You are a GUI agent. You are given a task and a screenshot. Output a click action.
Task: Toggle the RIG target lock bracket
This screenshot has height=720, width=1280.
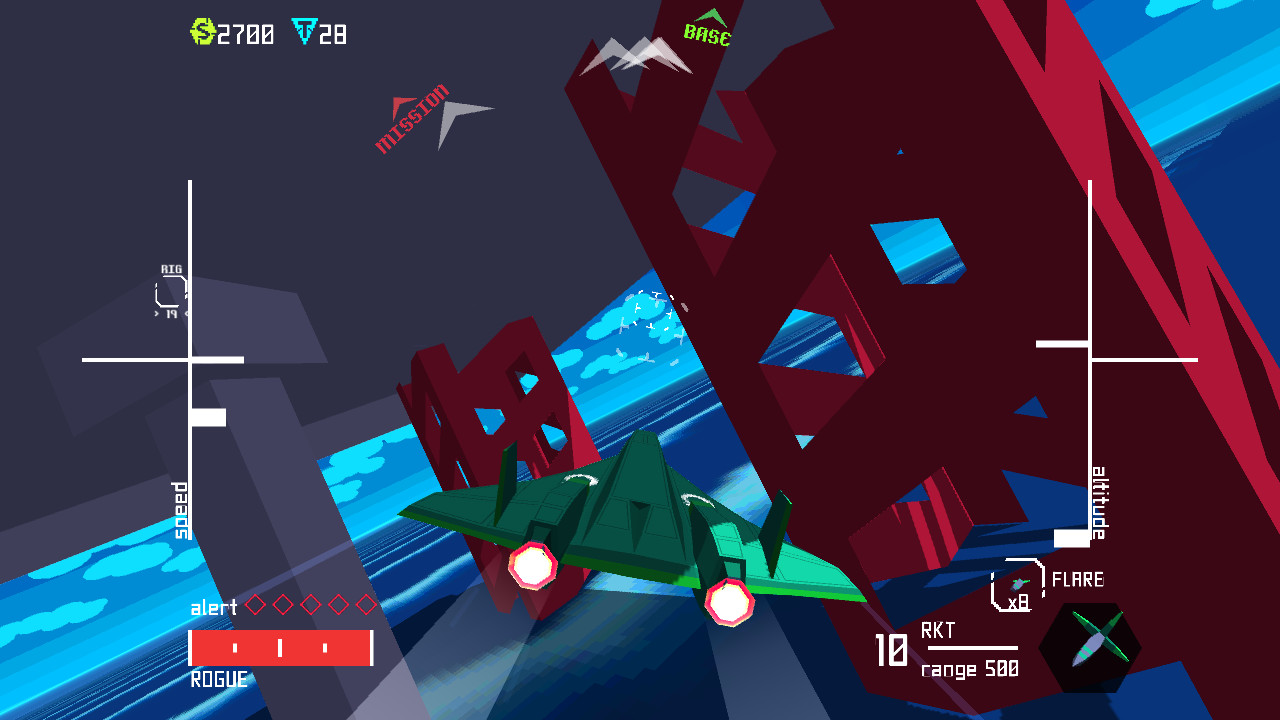click(170, 290)
